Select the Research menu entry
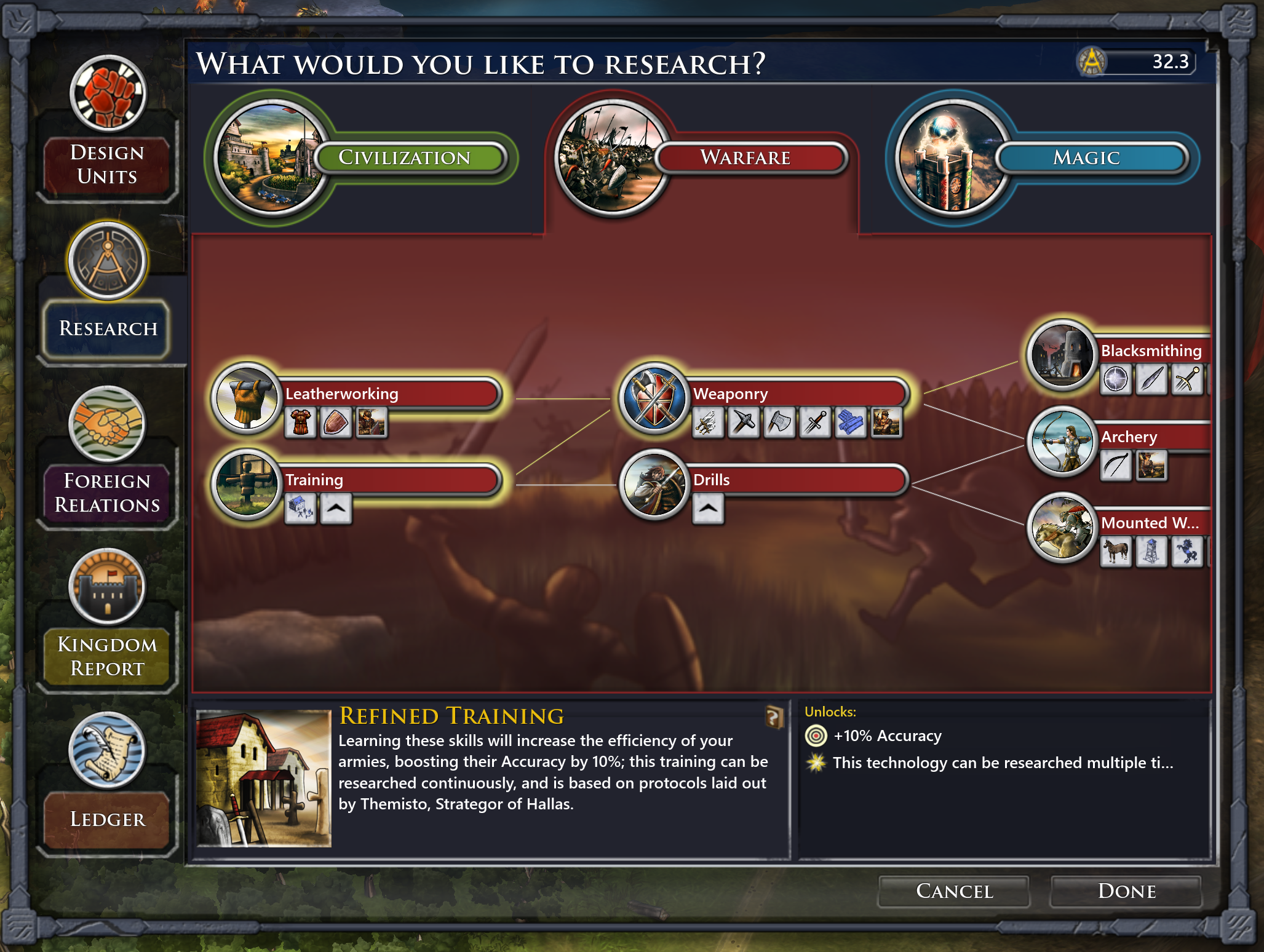 point(108,328)
